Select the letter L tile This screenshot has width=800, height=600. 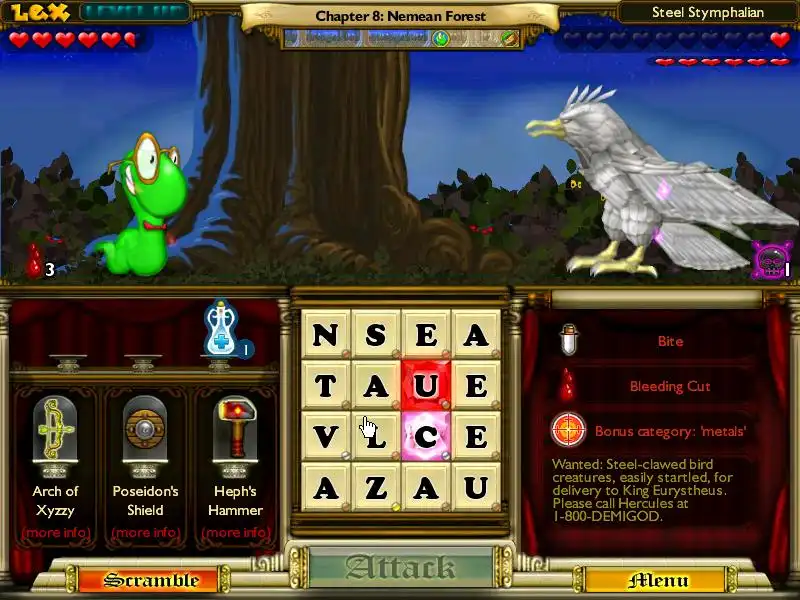[x=376, y=436]
